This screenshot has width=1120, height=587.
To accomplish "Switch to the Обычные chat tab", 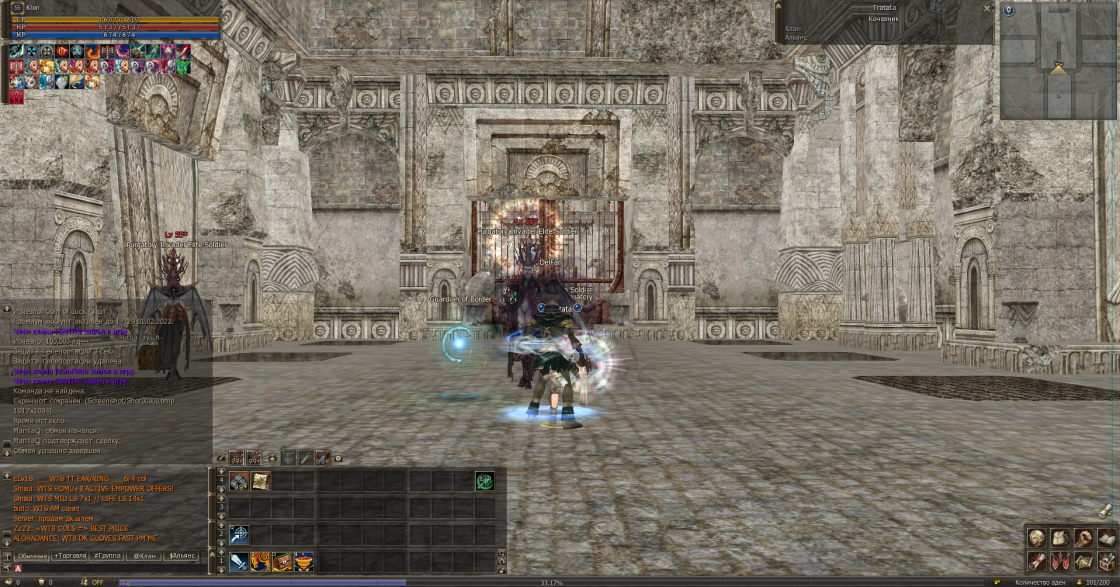I will (32, 555).
